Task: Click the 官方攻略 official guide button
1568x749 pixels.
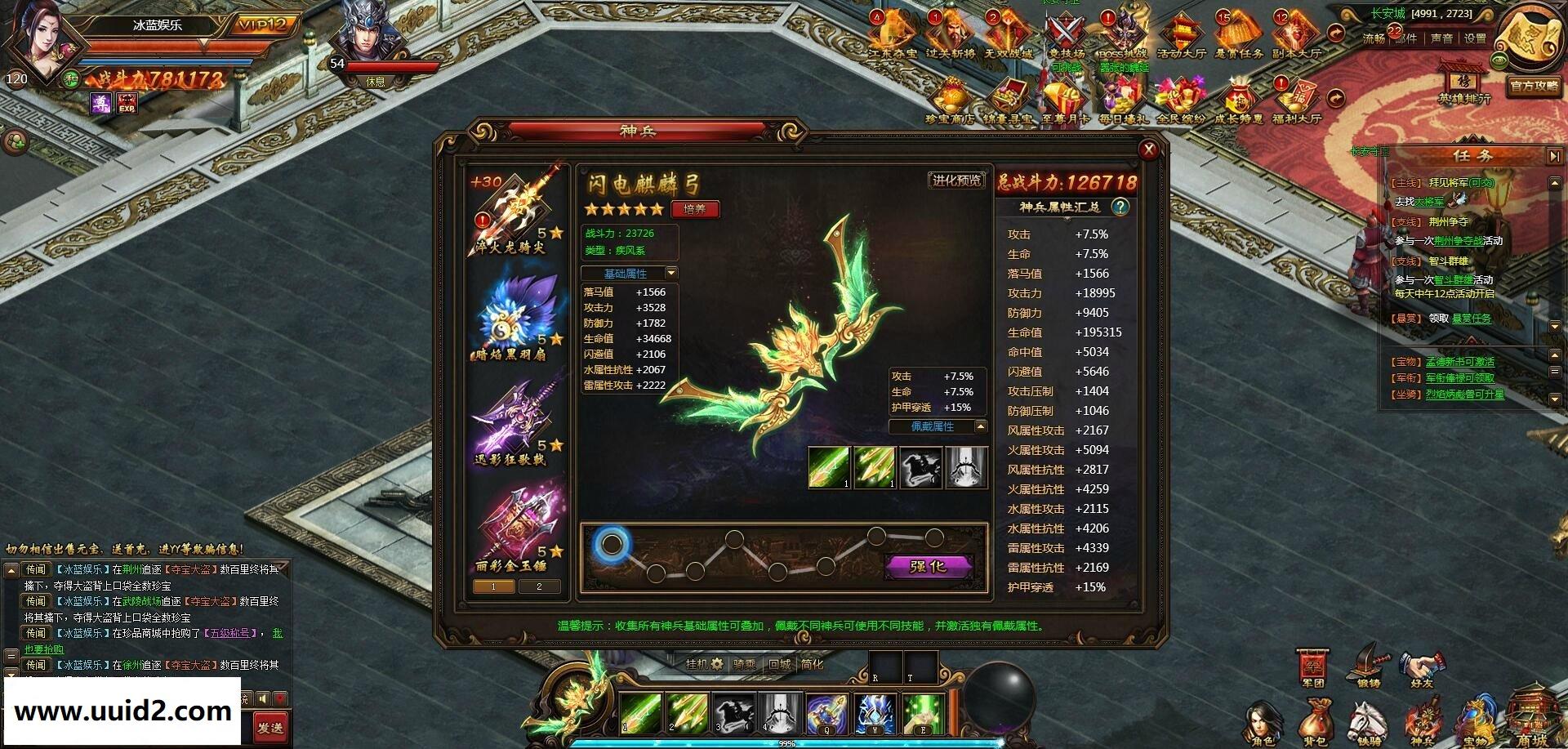Action: tap(1535, 86)
